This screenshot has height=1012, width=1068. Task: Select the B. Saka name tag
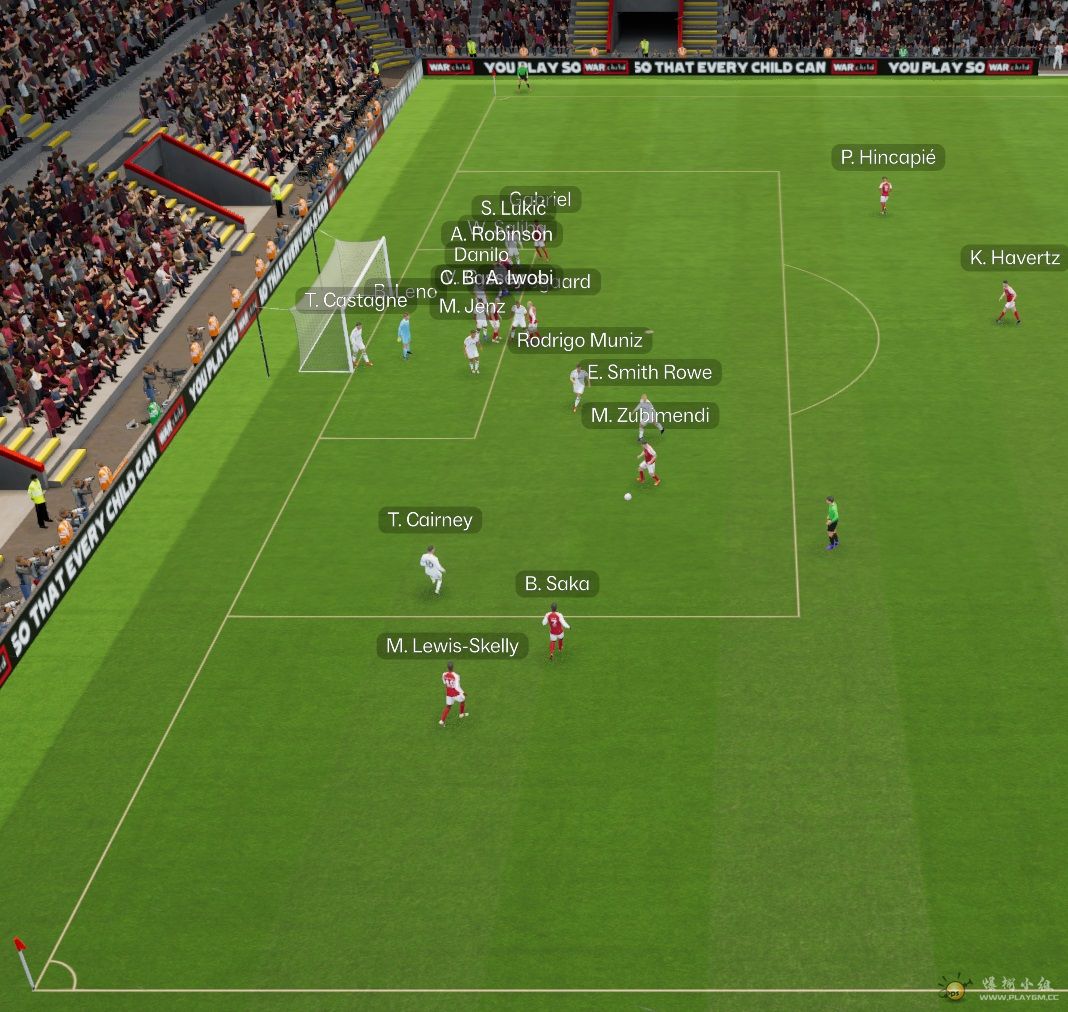point(557,584)
